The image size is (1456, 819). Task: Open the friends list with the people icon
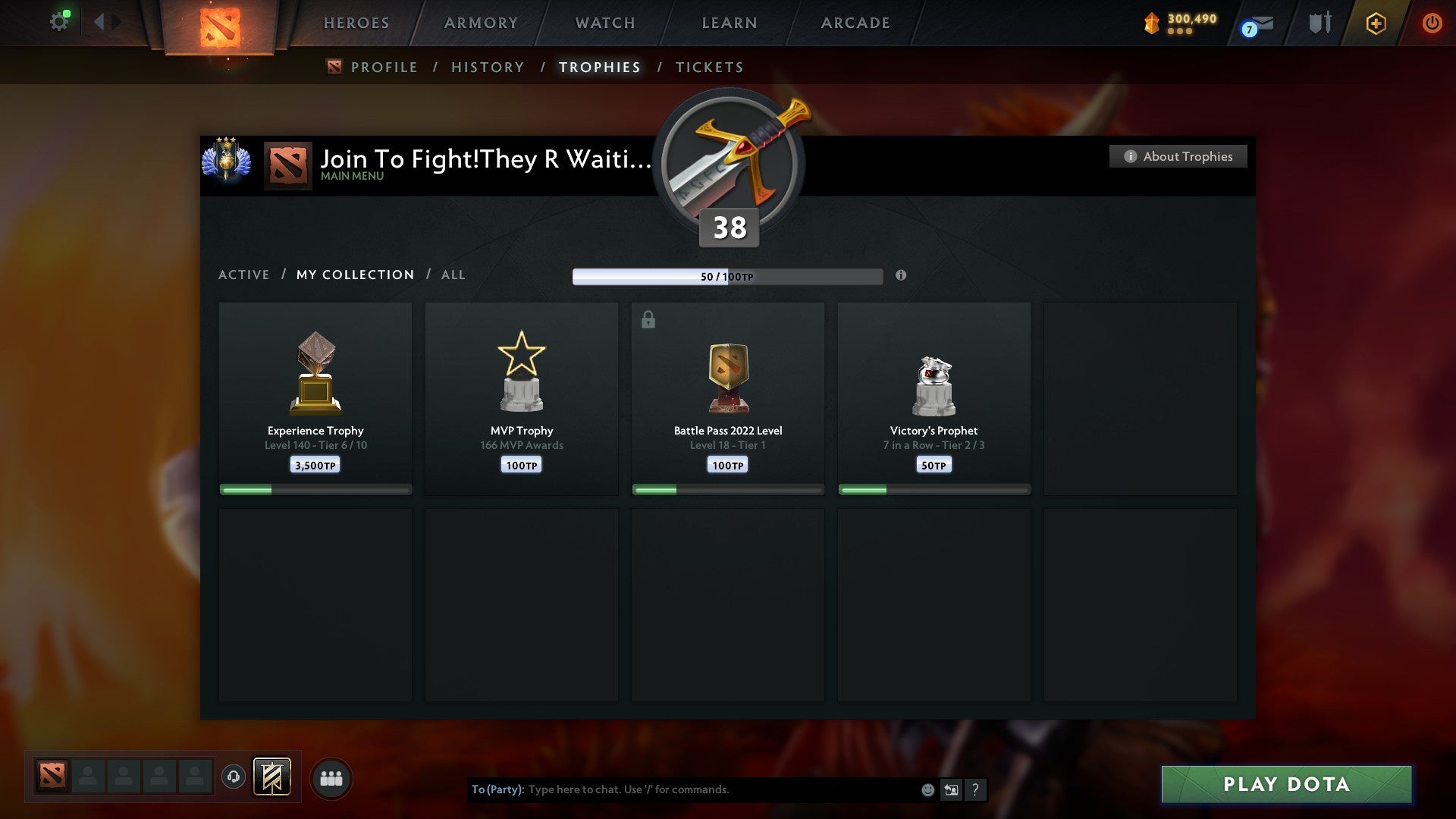[331, 777]
